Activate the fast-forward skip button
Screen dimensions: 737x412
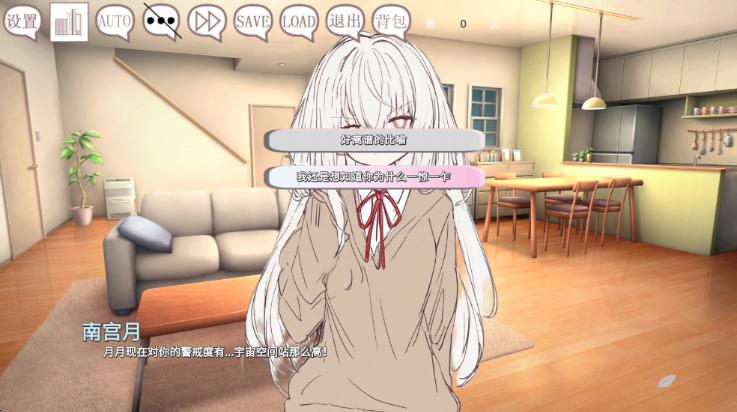[207, 19]
